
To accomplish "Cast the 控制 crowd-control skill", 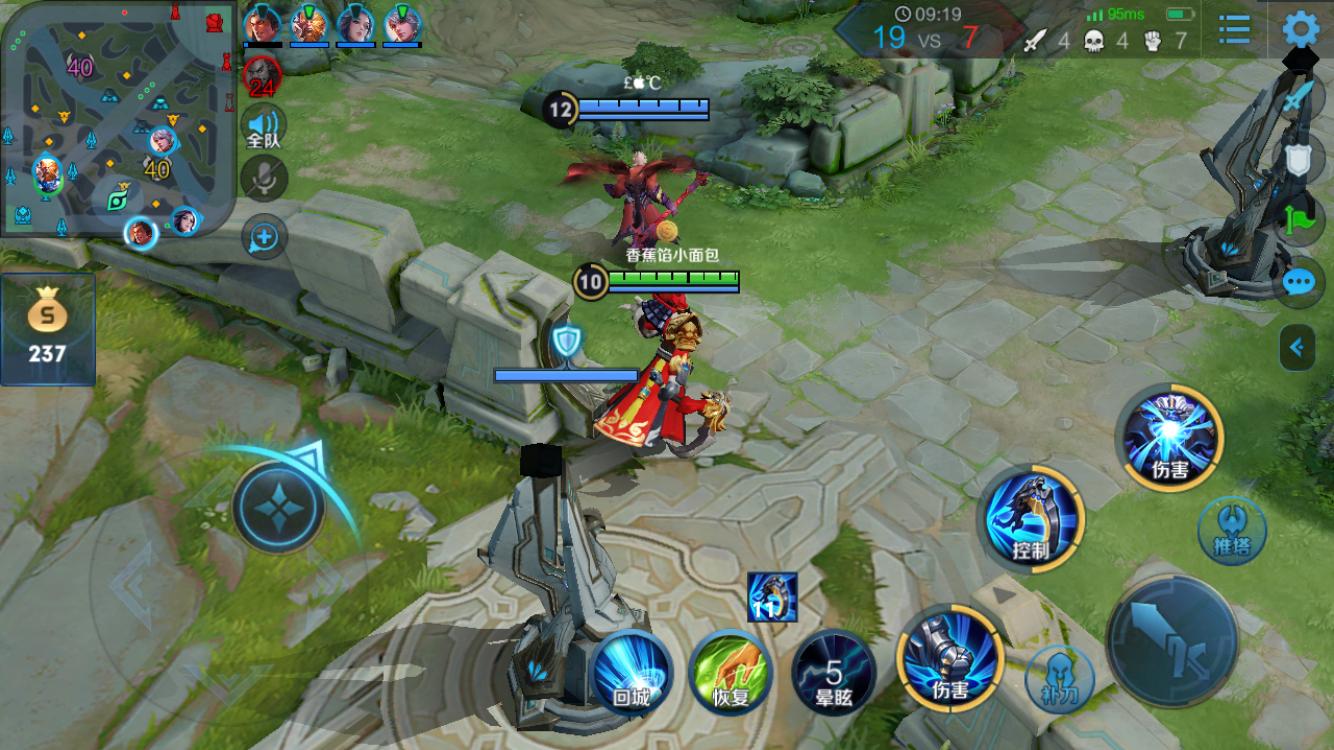I will coord(1032,519).
